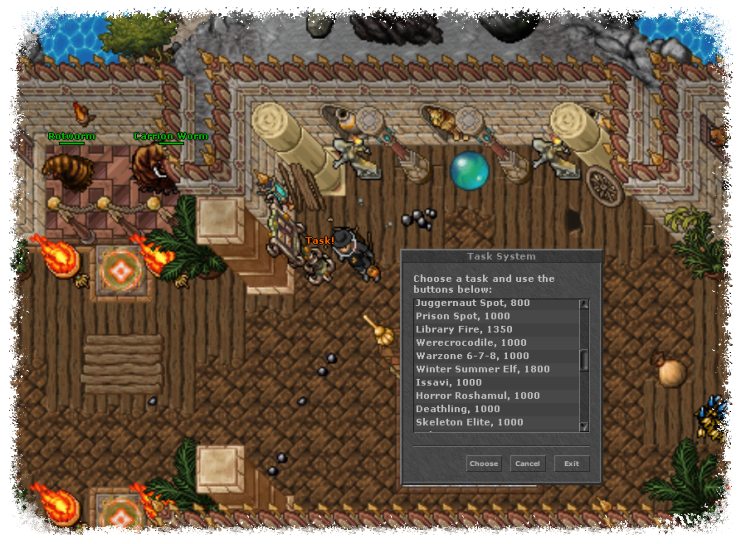Click the Cancel button
The image size is (741, 544).
tap(527, 464)
